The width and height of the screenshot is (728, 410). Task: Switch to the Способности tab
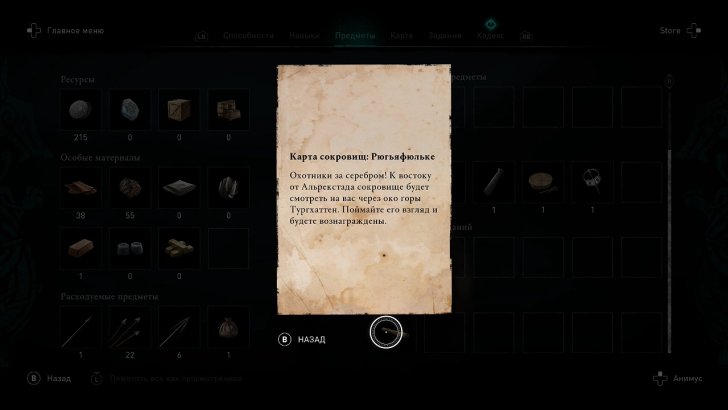[x=248, y=36]
